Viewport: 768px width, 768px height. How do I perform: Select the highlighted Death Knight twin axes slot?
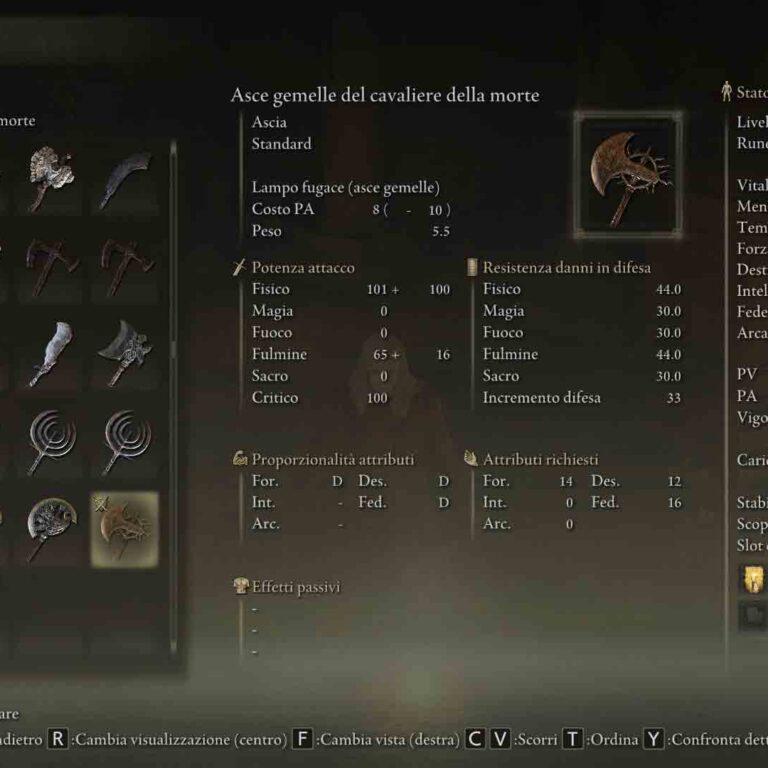[124, 528]
